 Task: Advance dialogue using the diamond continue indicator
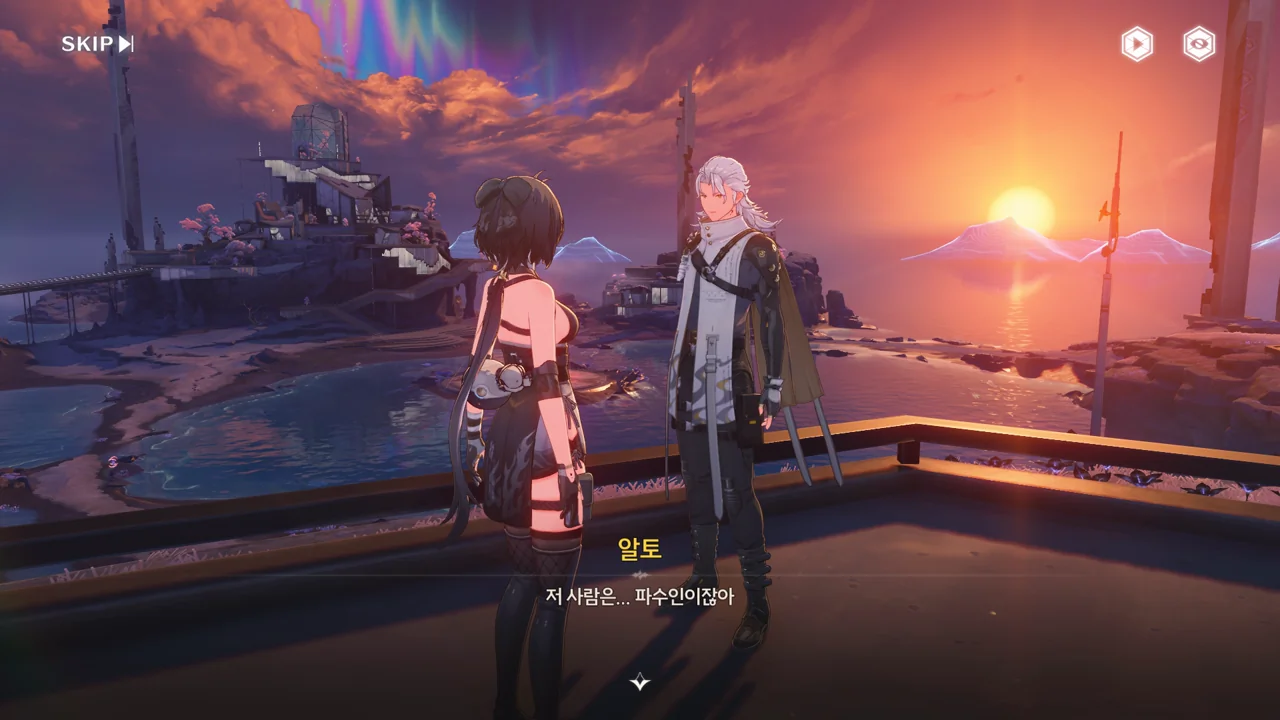(640, 682)
